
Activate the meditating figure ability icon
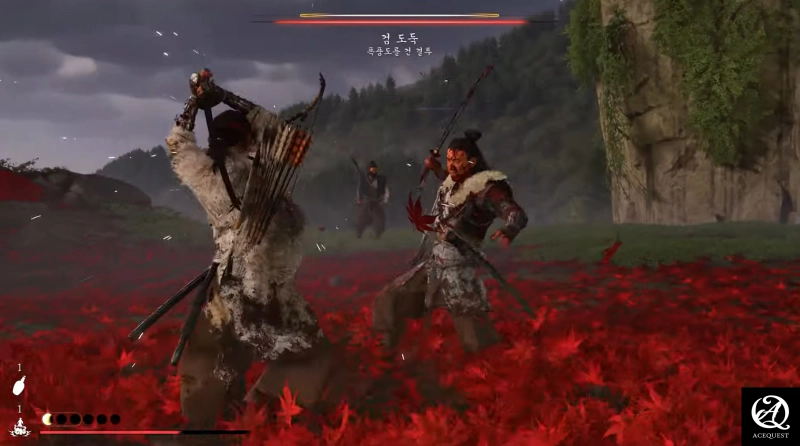tap(18, 428)
